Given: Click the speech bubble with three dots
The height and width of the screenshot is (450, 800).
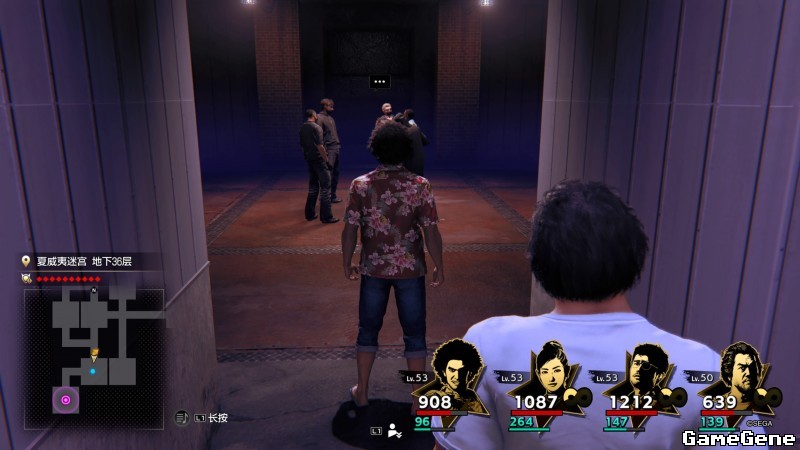Looking at the screenshot, I should [378, 81].
